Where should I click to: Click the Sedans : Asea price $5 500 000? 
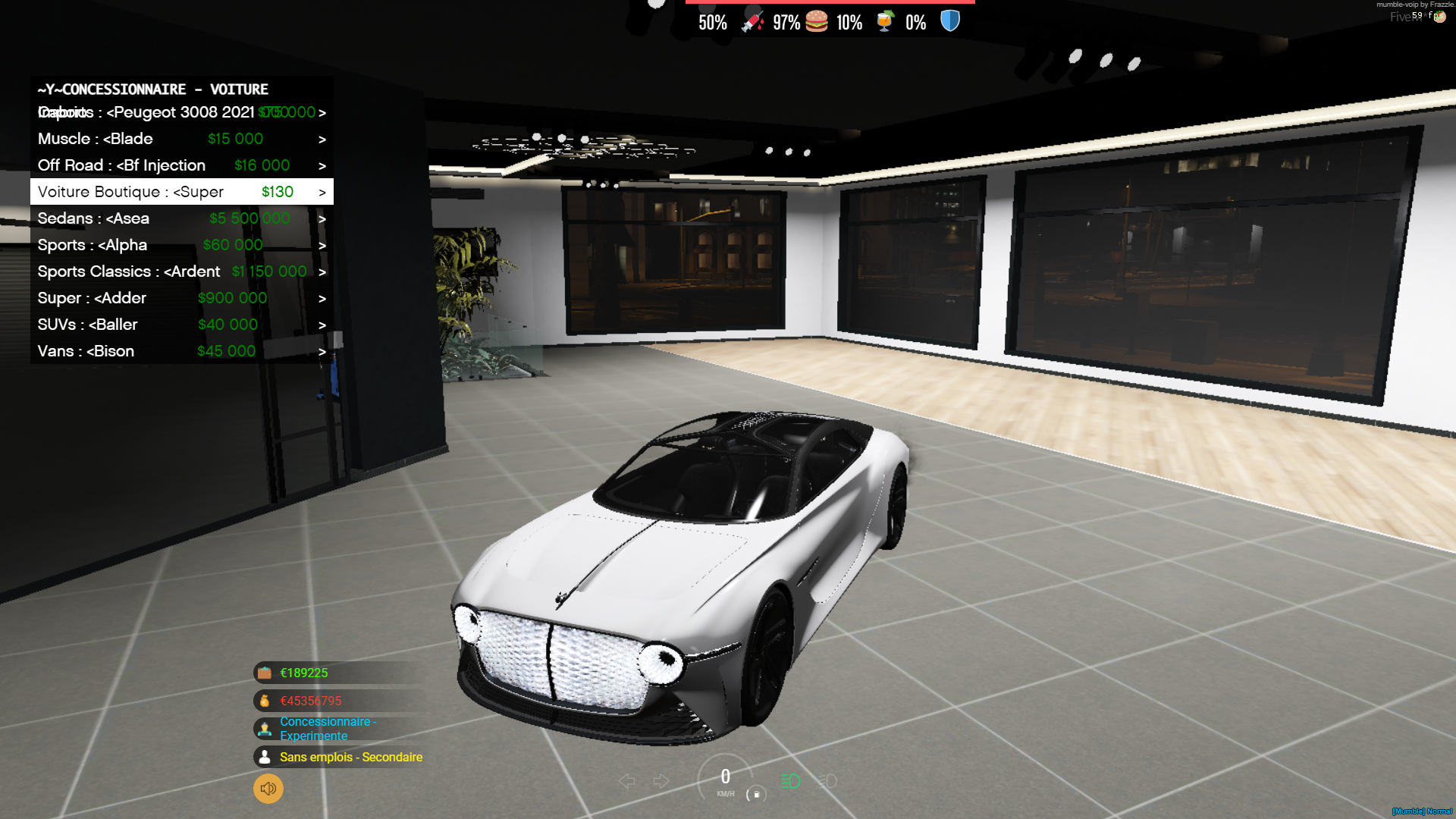pos(249,218)
